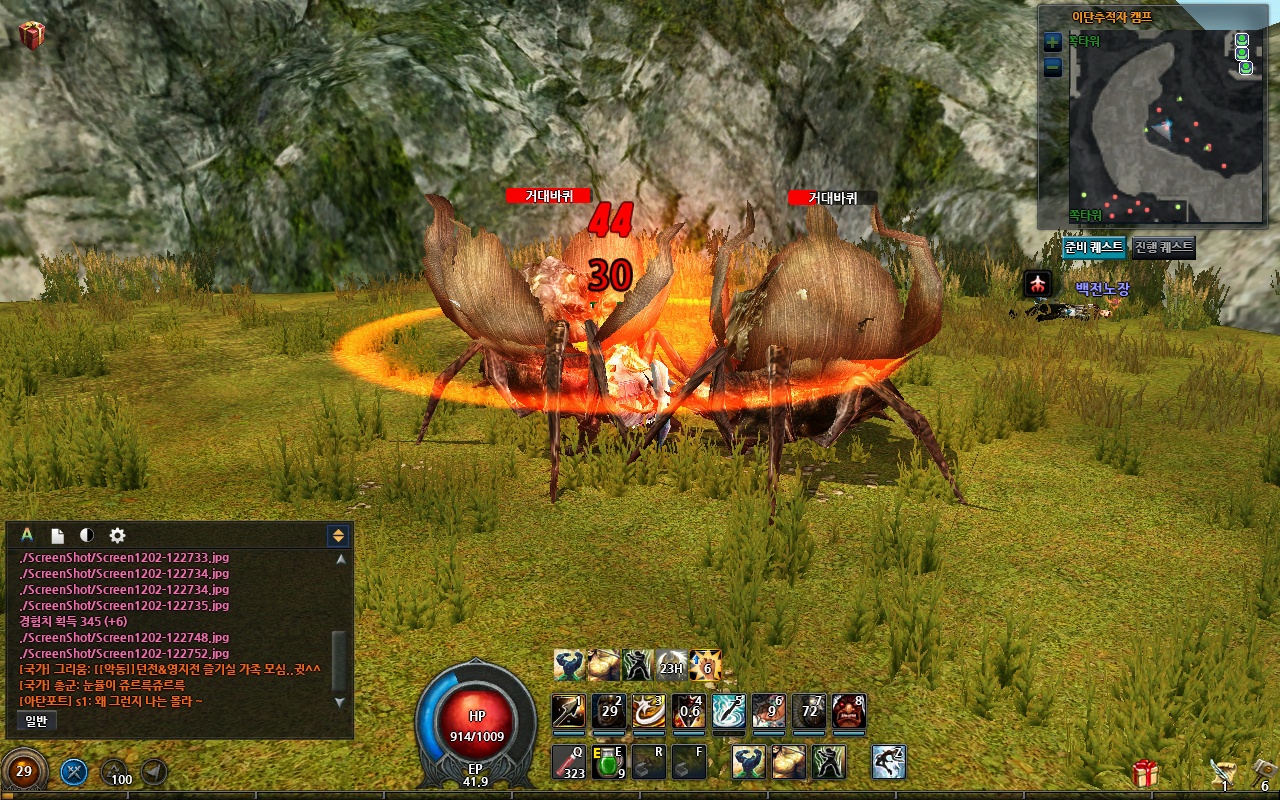Activate the red angry face skill in slot 8

[849, 711]
